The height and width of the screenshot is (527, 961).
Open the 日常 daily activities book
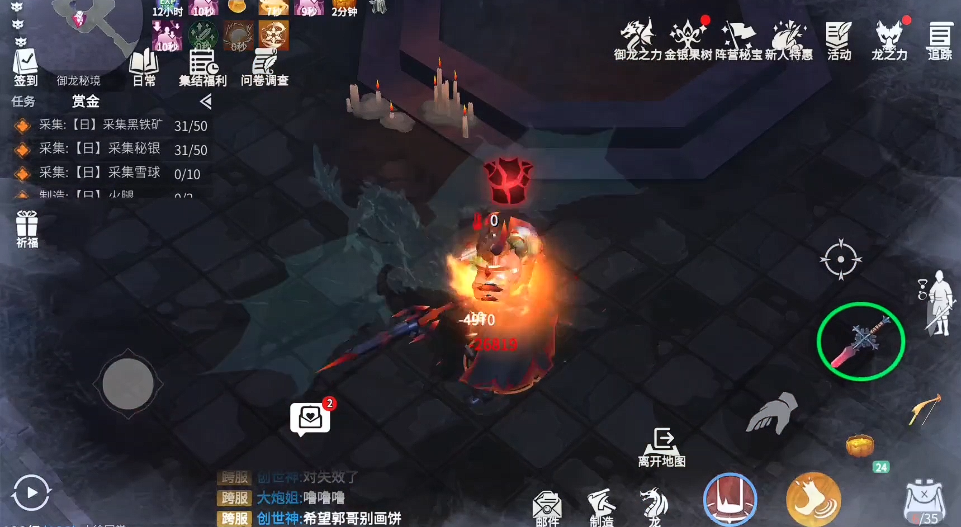coord(144,66)
